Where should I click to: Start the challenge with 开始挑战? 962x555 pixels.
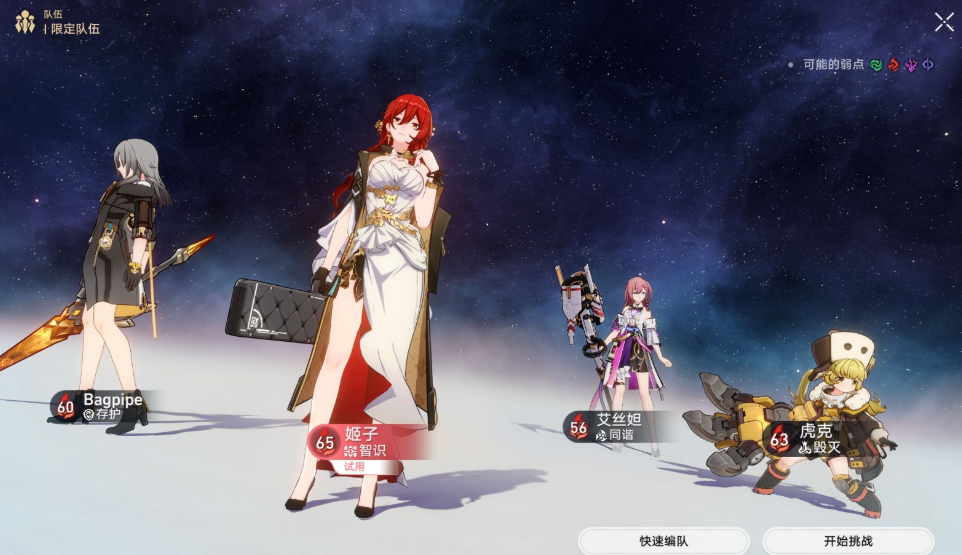[x=848, y=541]
